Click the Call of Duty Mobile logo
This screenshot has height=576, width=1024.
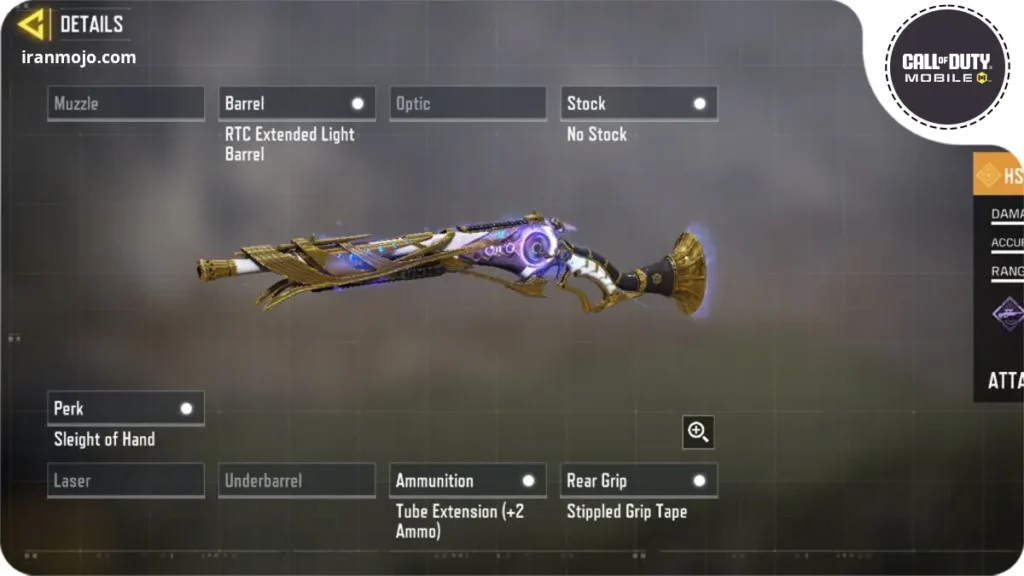click(x=946, y=68)
